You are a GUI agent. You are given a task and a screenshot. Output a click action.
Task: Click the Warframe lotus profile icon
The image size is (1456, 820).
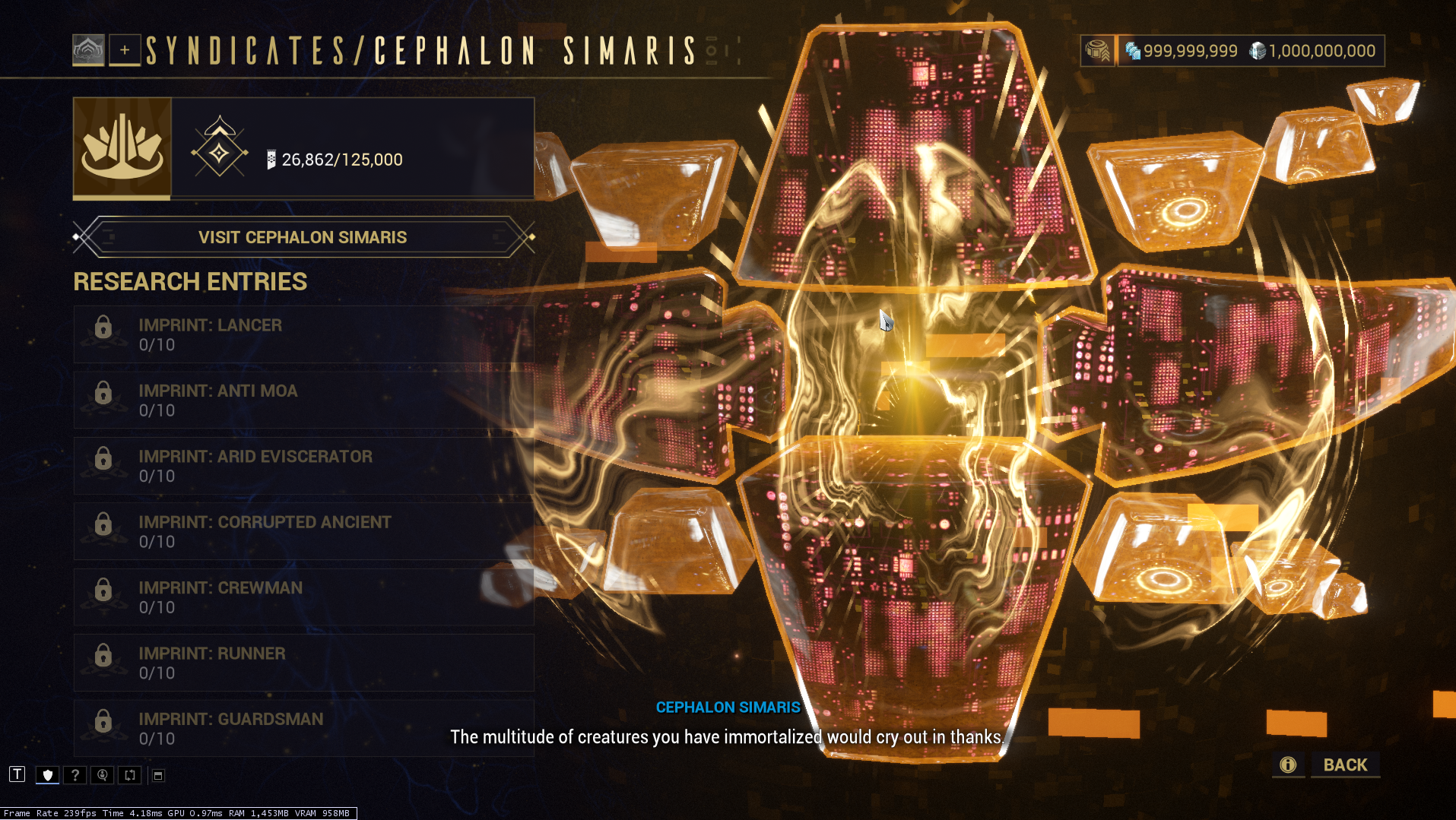[x=88, y=50]
